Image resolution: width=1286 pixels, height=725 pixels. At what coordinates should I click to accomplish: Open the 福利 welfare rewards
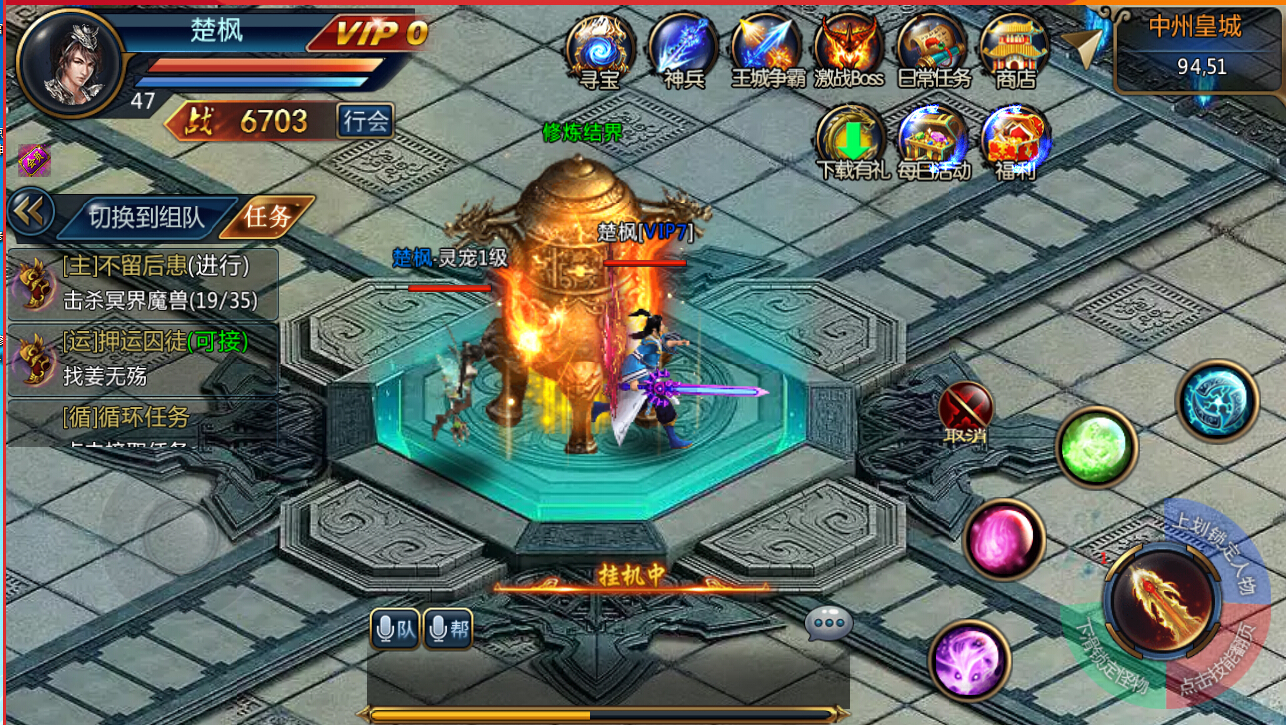pyautogui.click(x=1015, y=140)
